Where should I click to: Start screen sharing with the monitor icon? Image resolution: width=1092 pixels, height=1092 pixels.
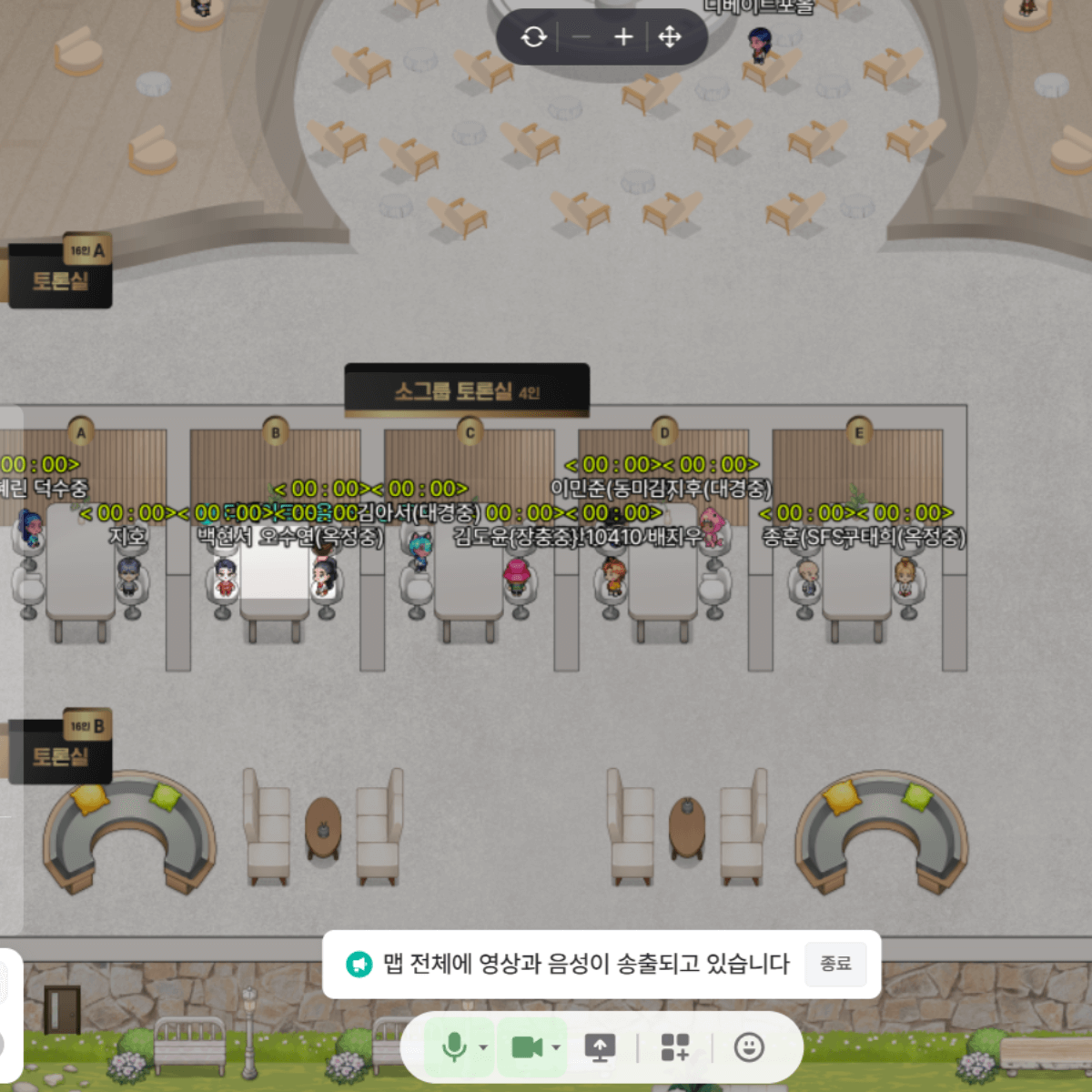(x=600, y=1047)
